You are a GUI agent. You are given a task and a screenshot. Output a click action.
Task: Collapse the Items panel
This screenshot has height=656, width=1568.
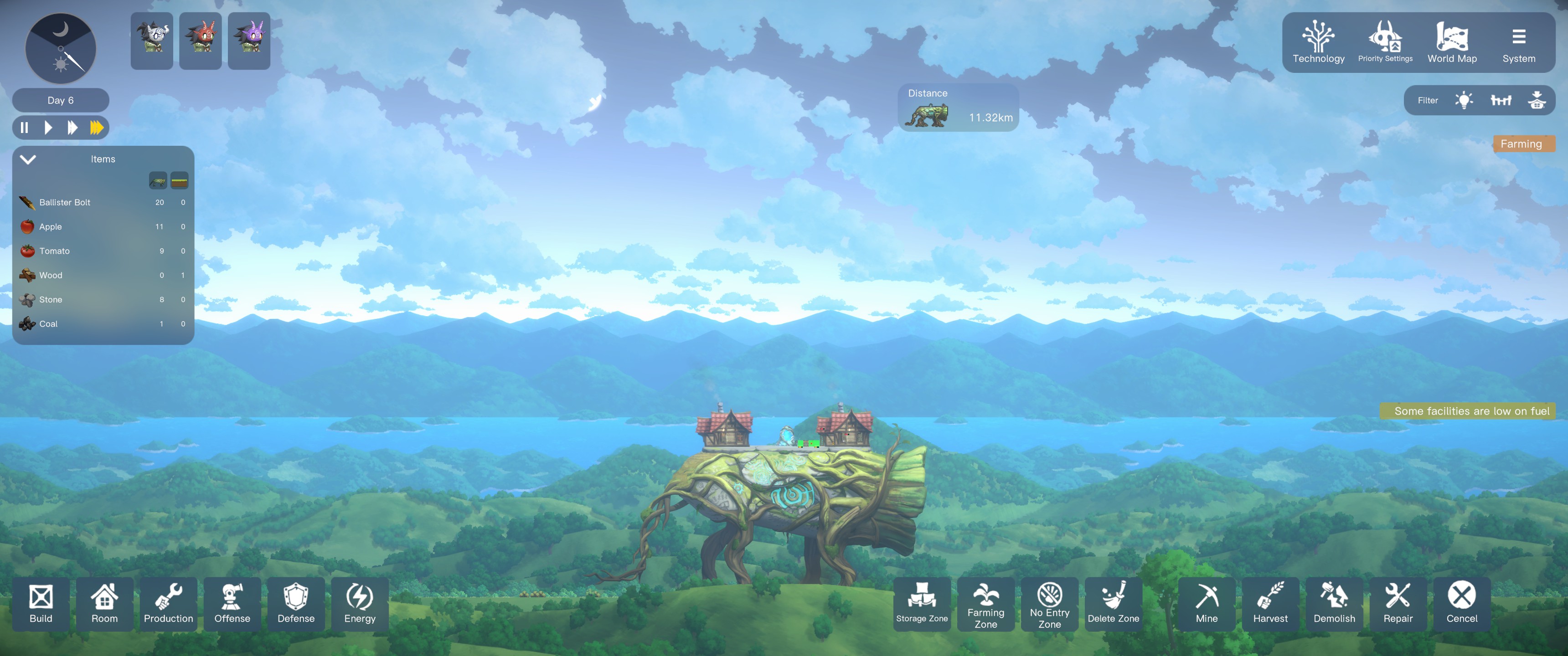[28, 159]
